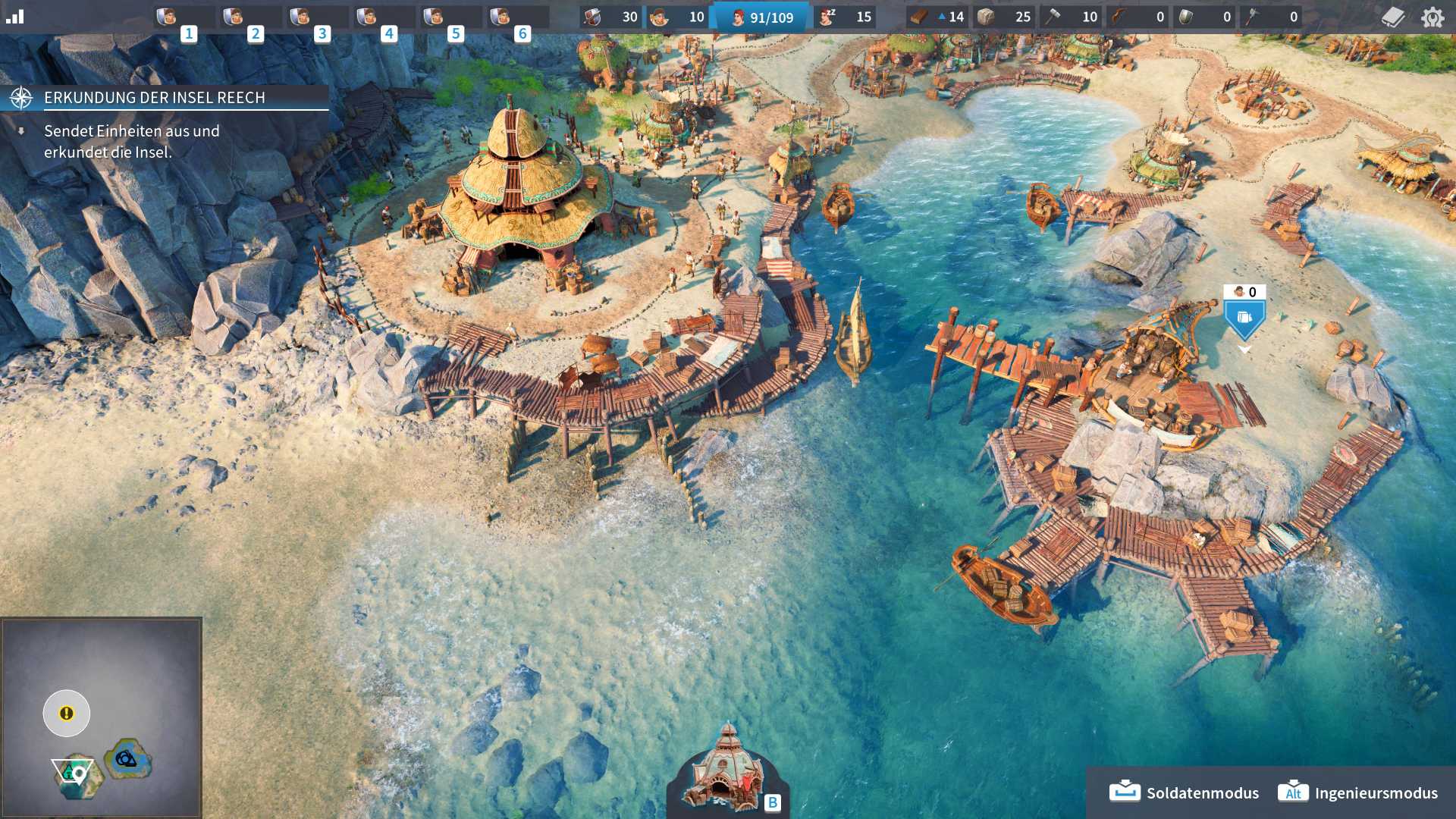Activate Ingenieursmodus
The width and height of the screenshot is (1456, 819).
click(1358, 792)
